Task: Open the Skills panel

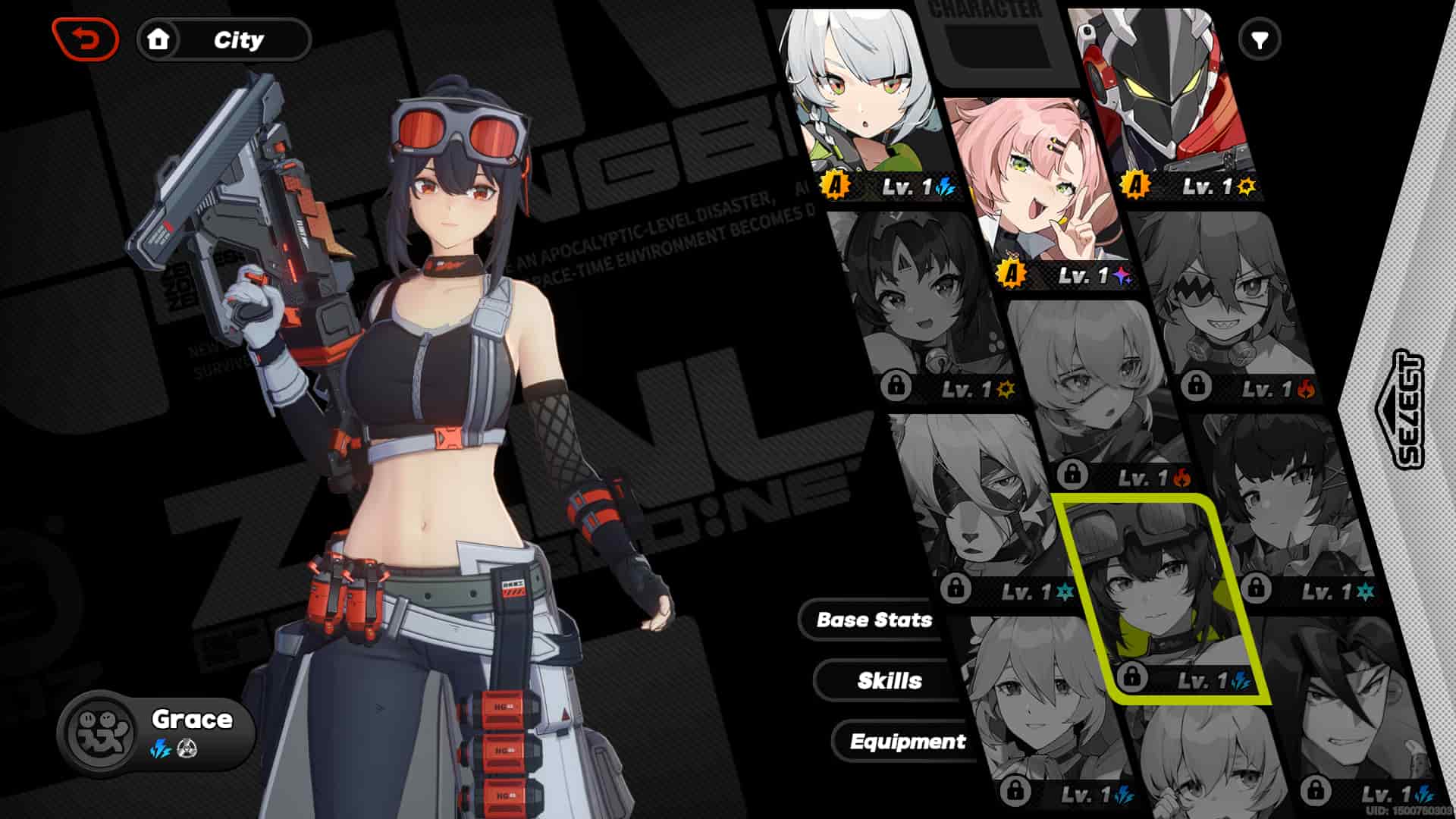Action: pos(889,681)
